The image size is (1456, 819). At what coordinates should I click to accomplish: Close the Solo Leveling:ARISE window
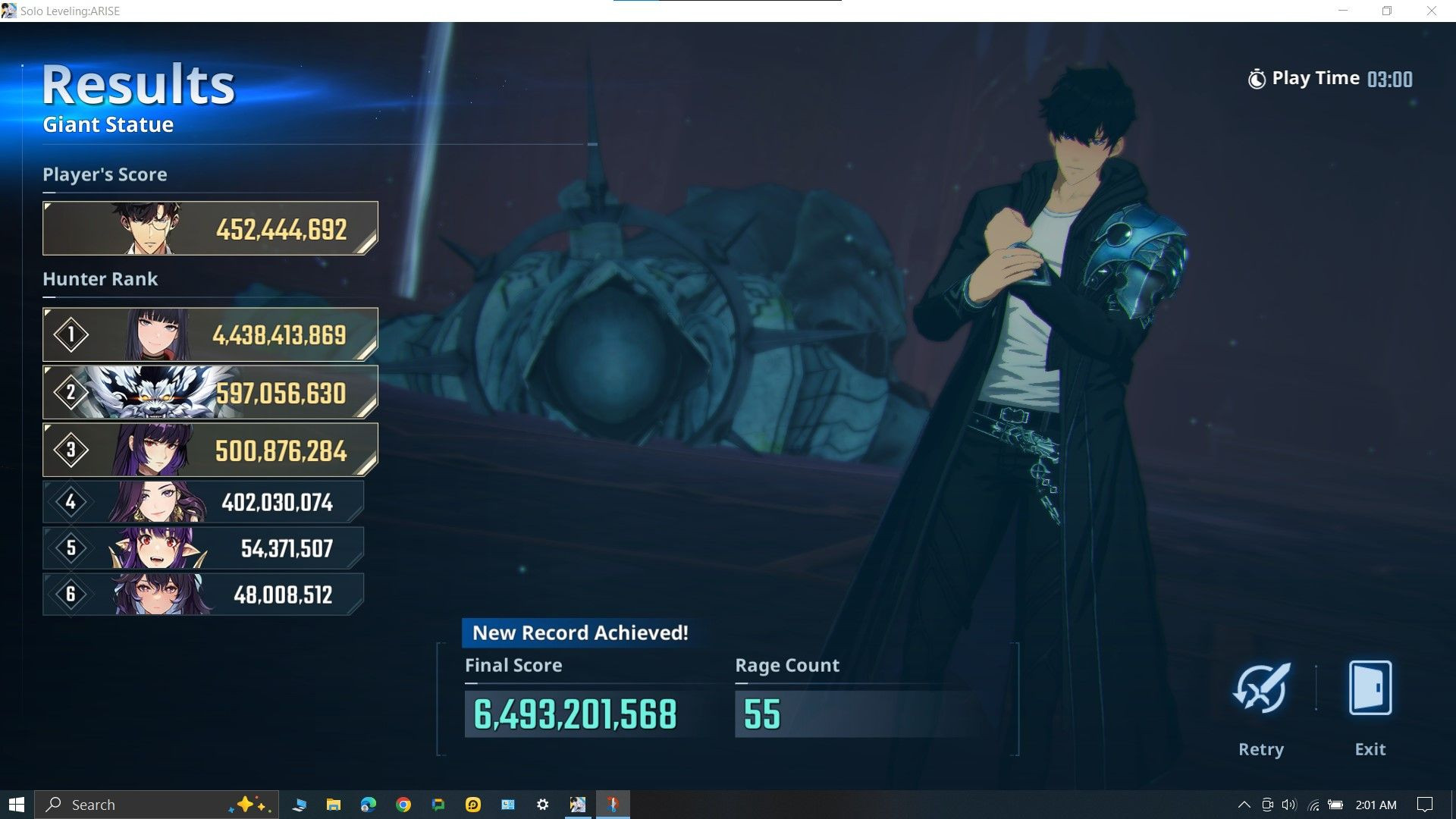coord(1432,11)
